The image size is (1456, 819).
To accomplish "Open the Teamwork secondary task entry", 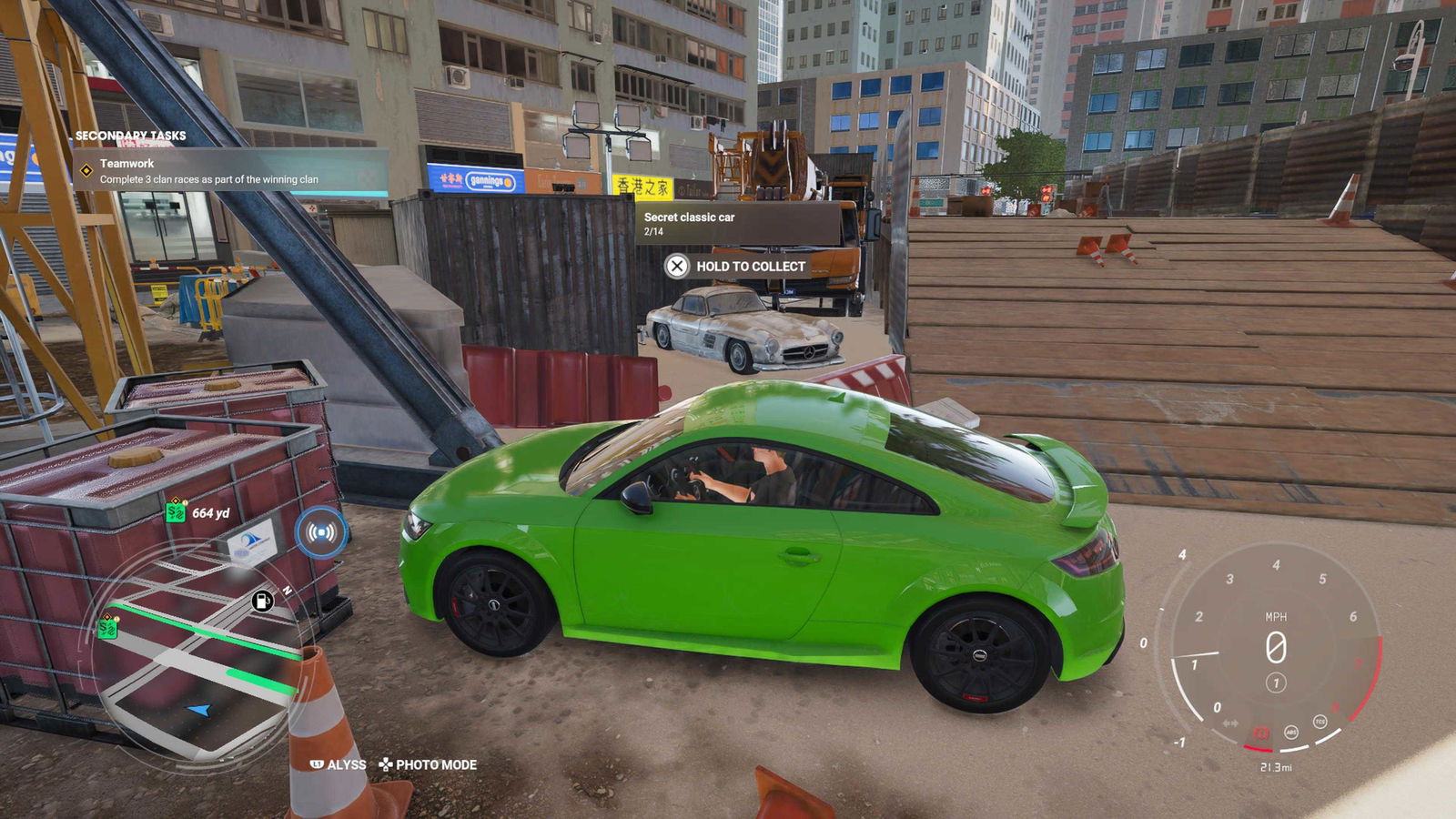I will click(x=207, y=171).
